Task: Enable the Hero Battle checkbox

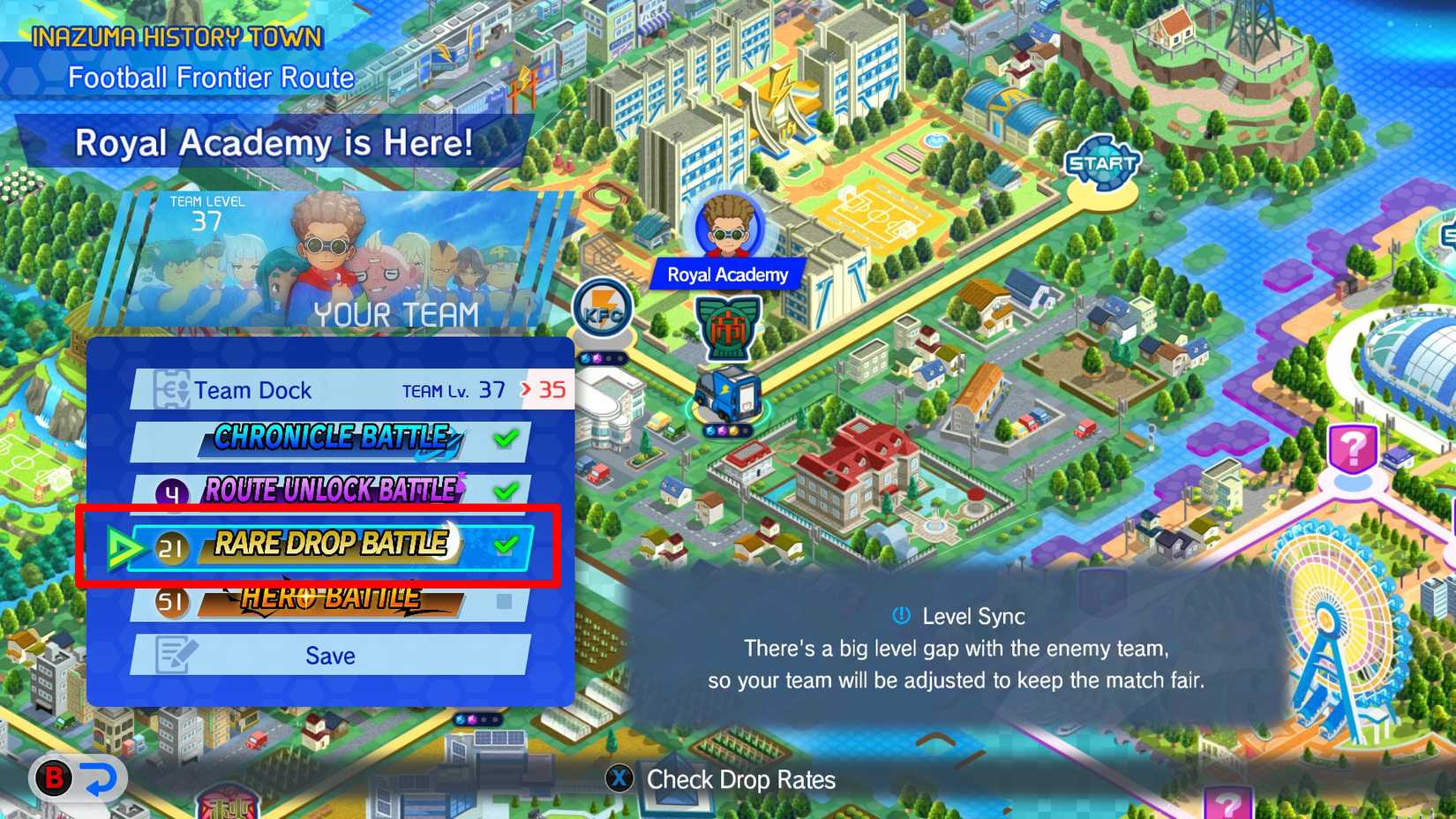Action: tap(506, 602)
